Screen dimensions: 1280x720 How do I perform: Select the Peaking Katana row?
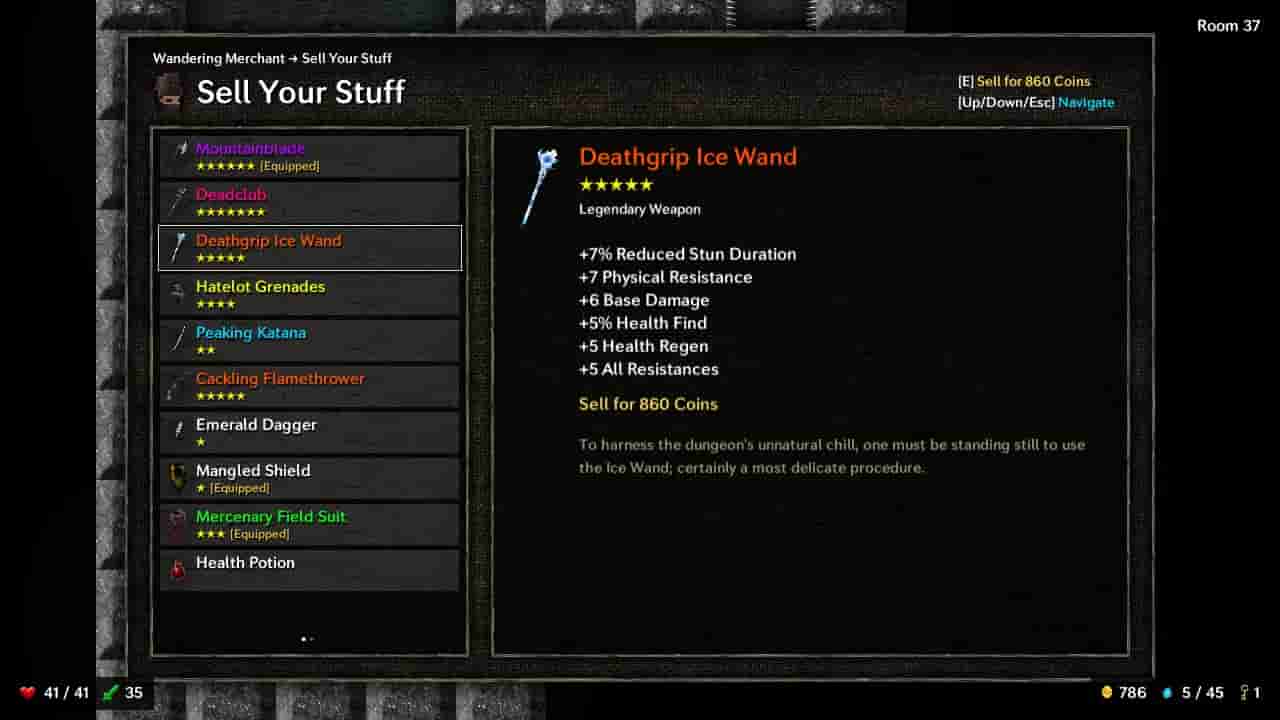tap(309, 341)
